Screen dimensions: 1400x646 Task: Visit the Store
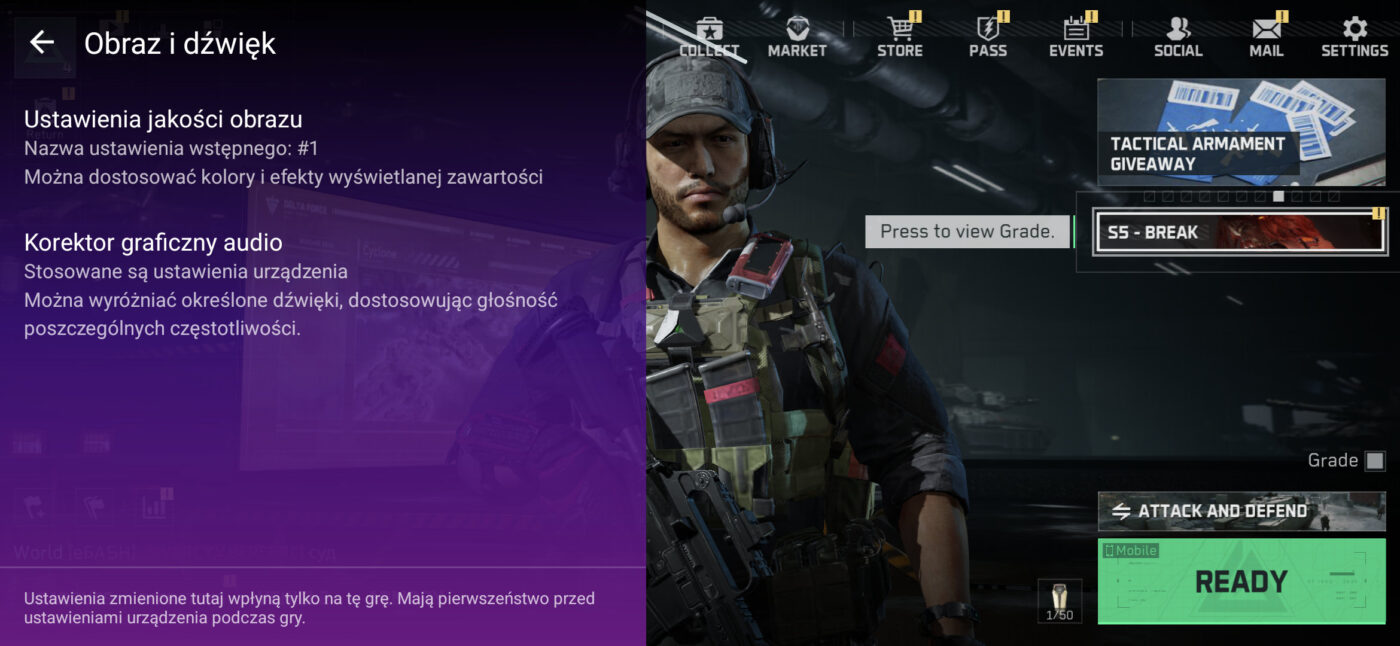pos(899,37)
